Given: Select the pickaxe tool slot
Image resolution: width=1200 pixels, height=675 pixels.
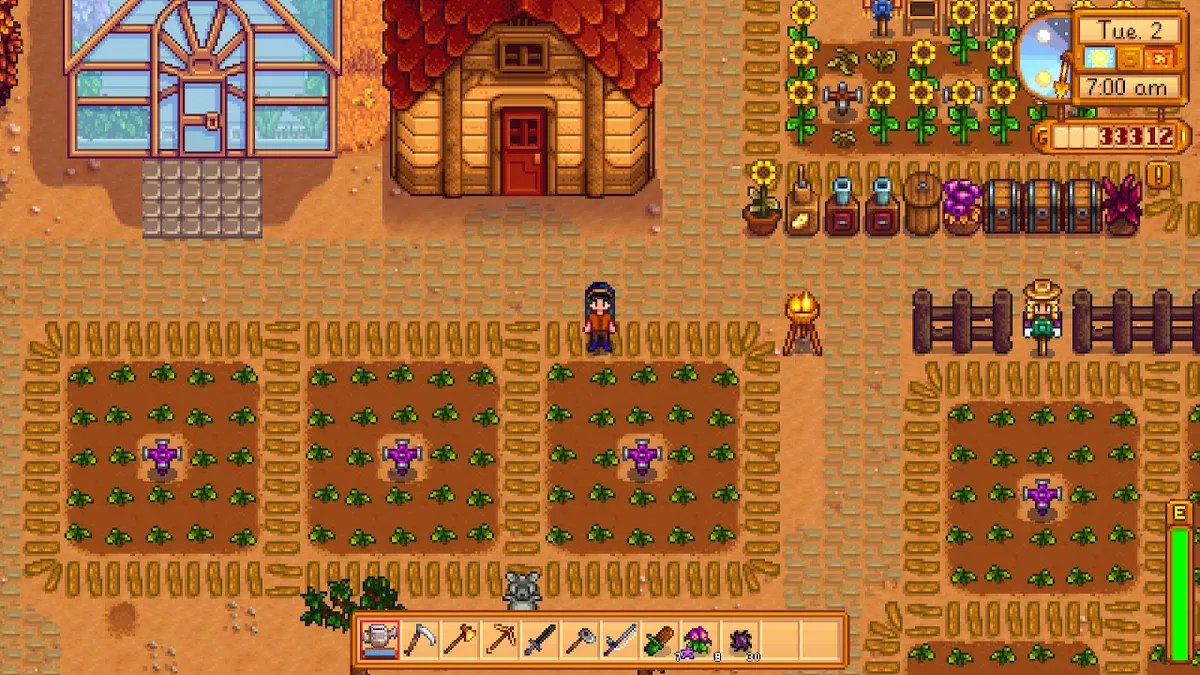Looking at the screenshot, I should pyautogui.click(x=499, y=639).
